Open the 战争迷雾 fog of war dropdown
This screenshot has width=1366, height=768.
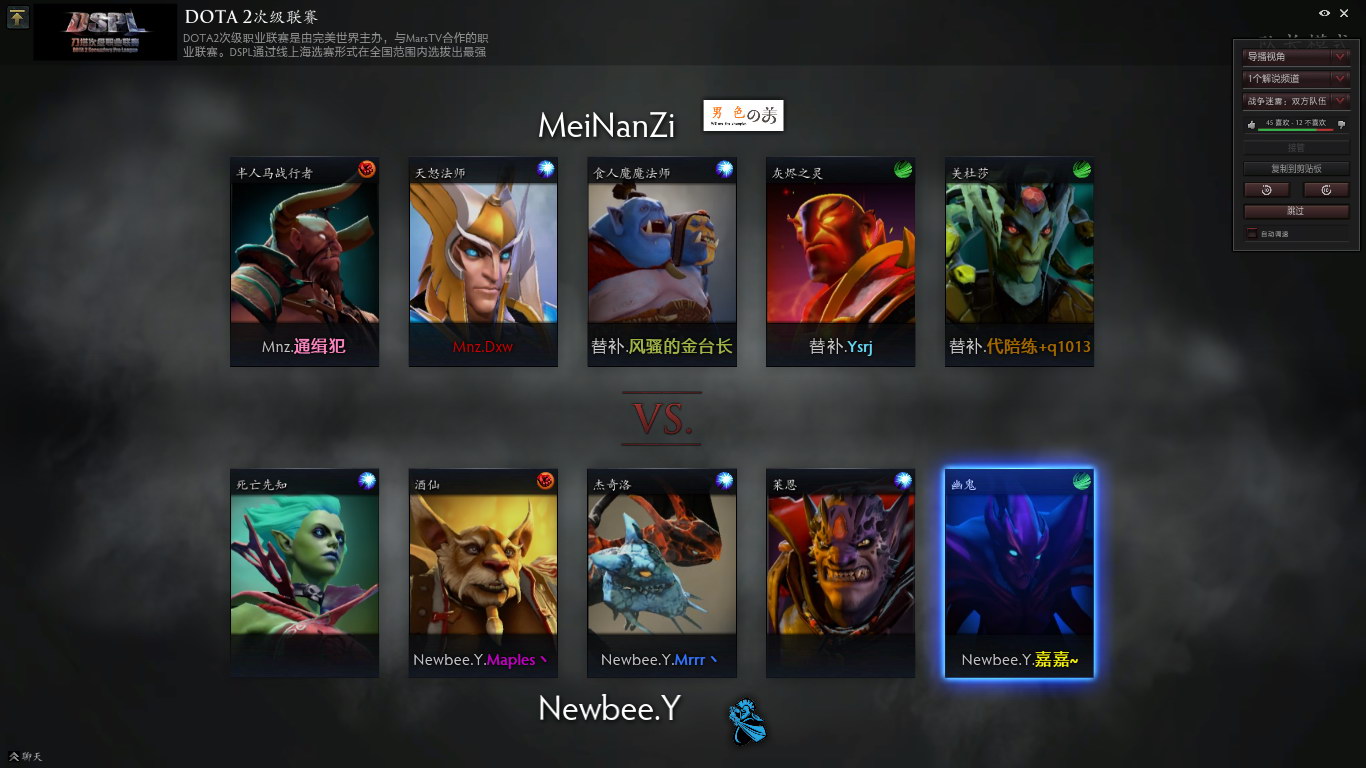point(1296,101)
